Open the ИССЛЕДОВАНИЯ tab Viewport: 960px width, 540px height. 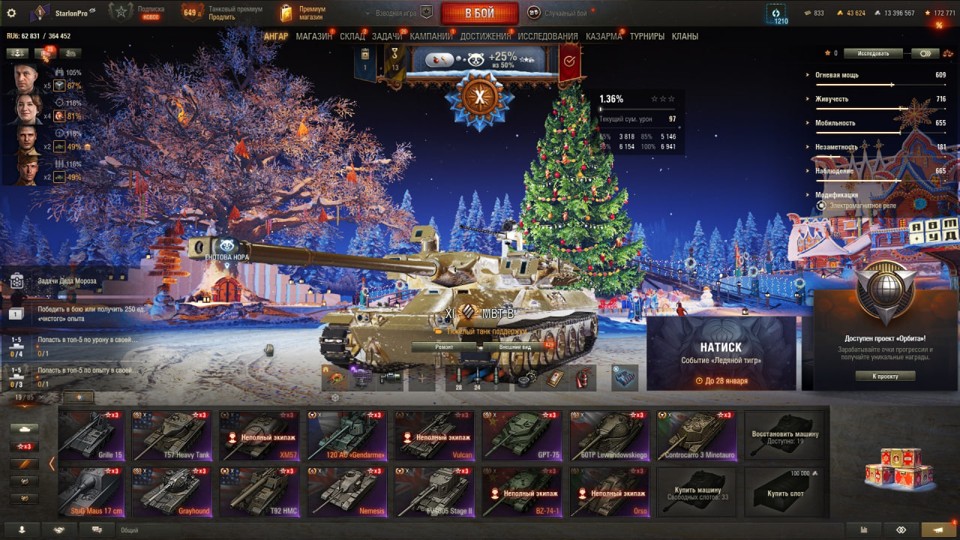coord(547,37)
